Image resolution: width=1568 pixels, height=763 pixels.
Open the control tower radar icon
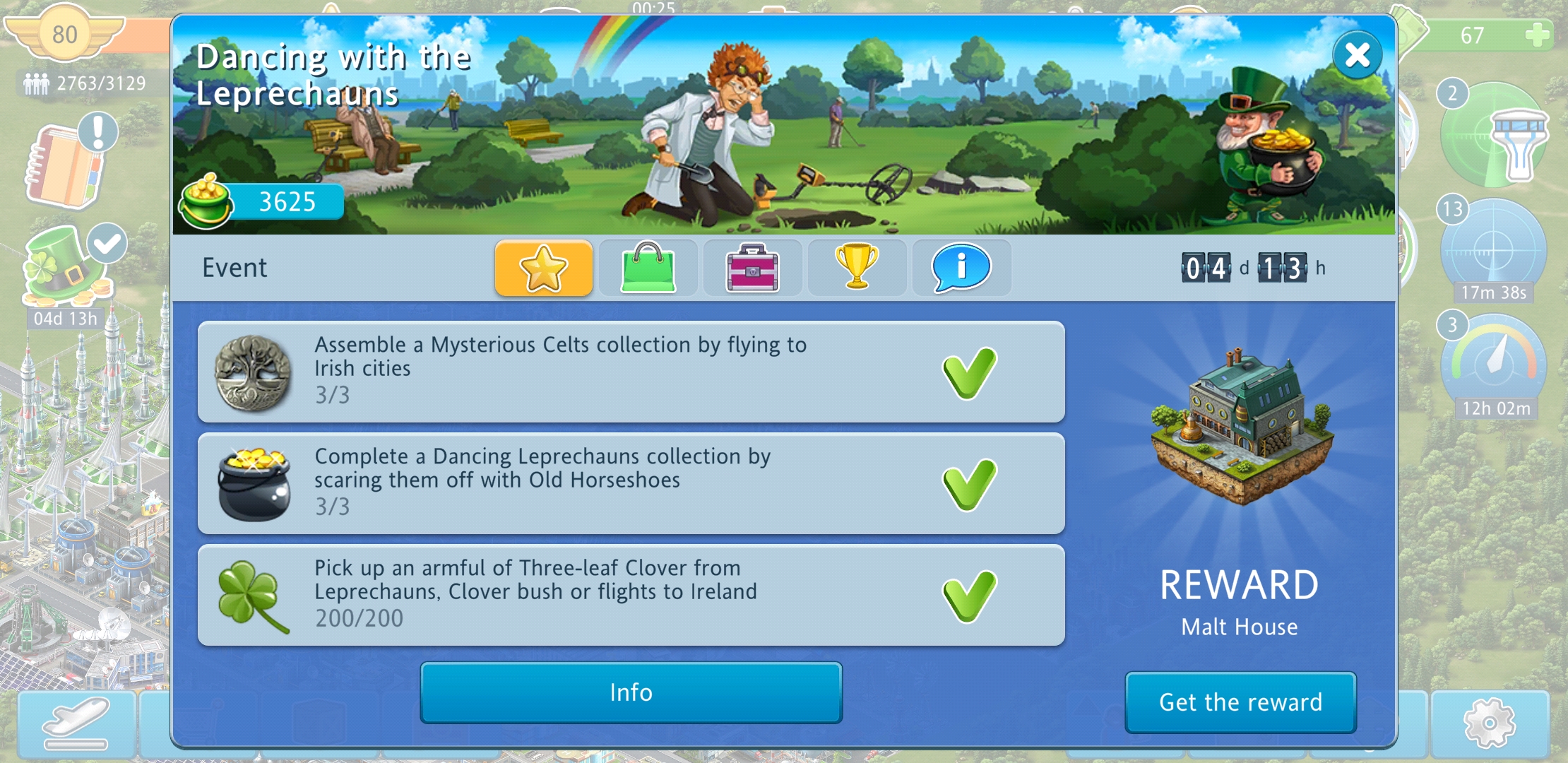(1495, 136)
